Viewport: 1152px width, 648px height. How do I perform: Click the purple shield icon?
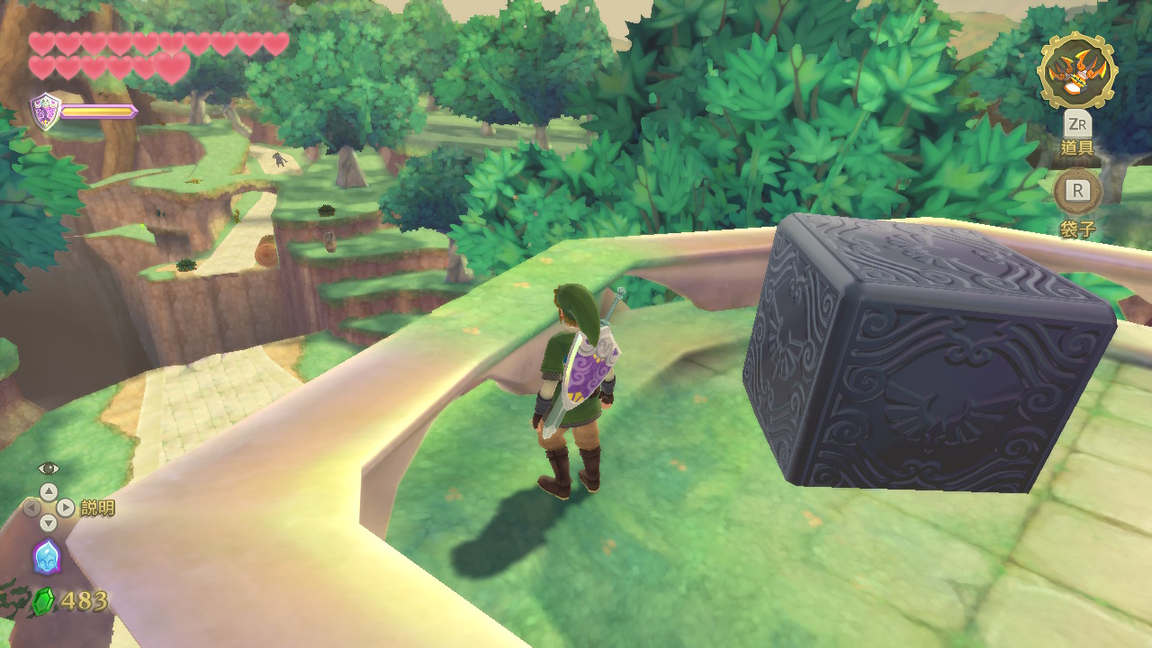click(45, 111)
